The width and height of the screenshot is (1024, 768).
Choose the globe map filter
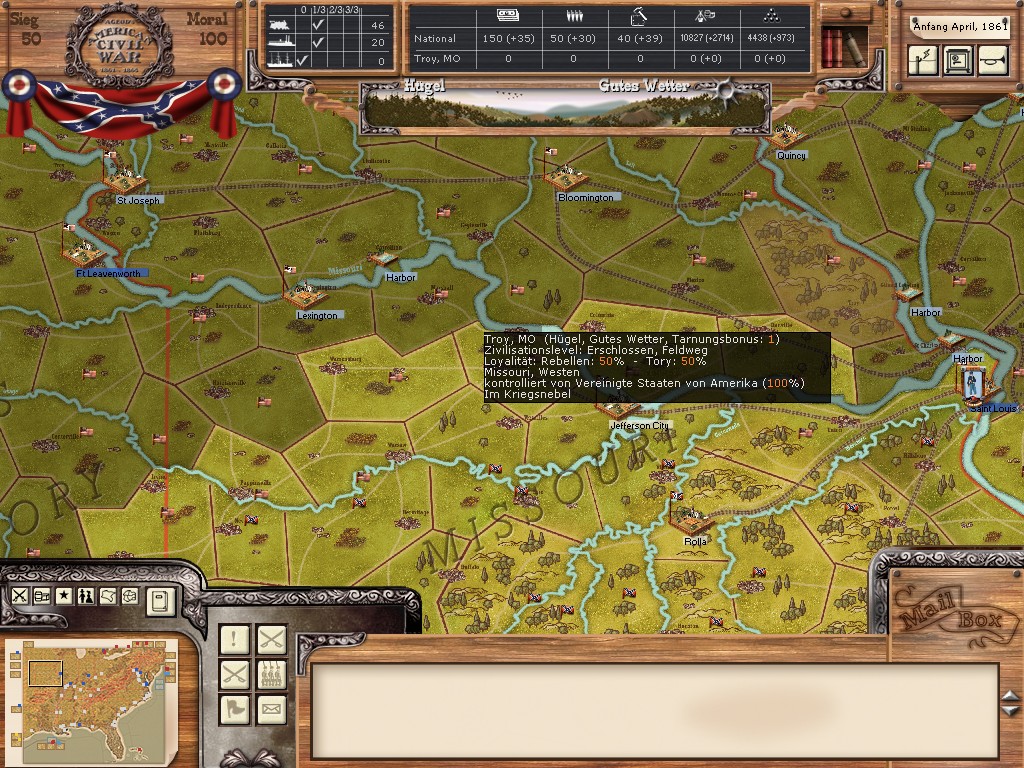tap(130, 596)
